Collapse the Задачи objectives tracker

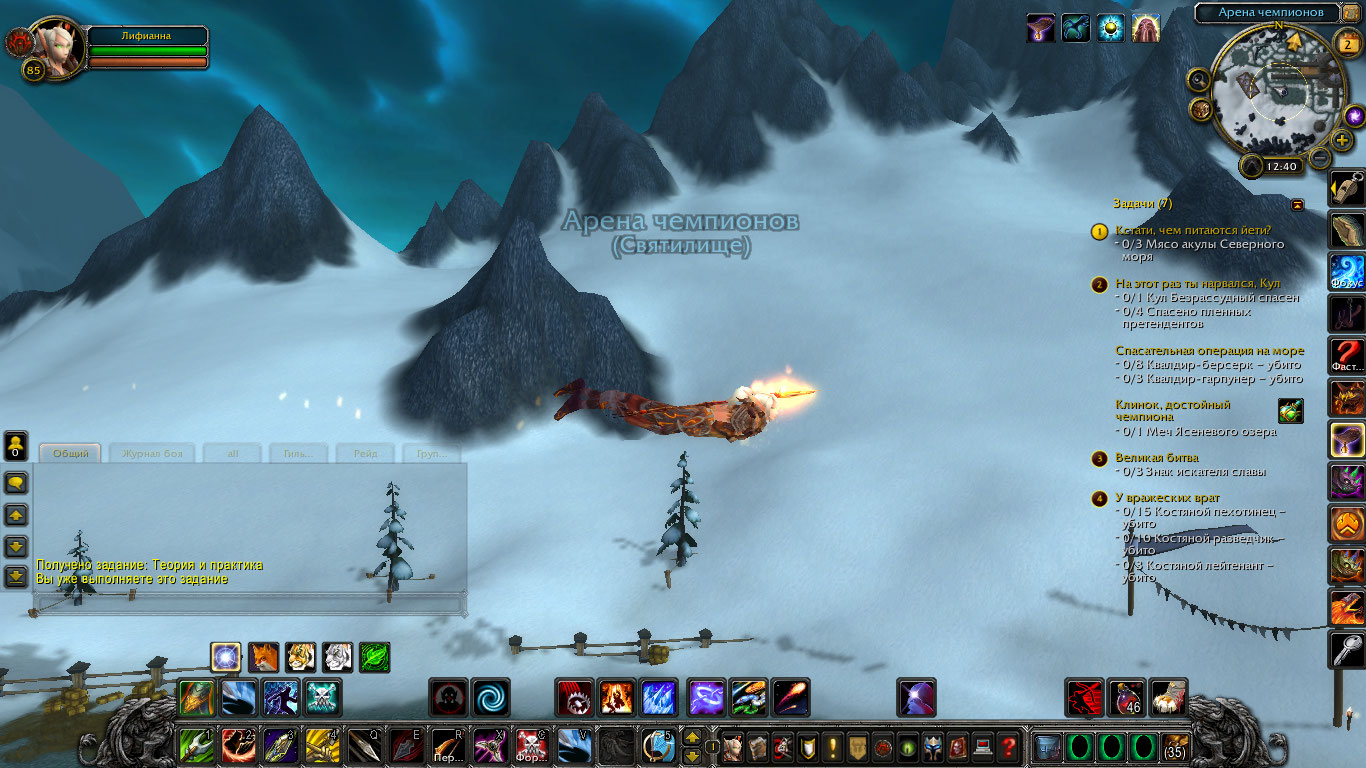pyautogui.click(x=1297, y=204)
